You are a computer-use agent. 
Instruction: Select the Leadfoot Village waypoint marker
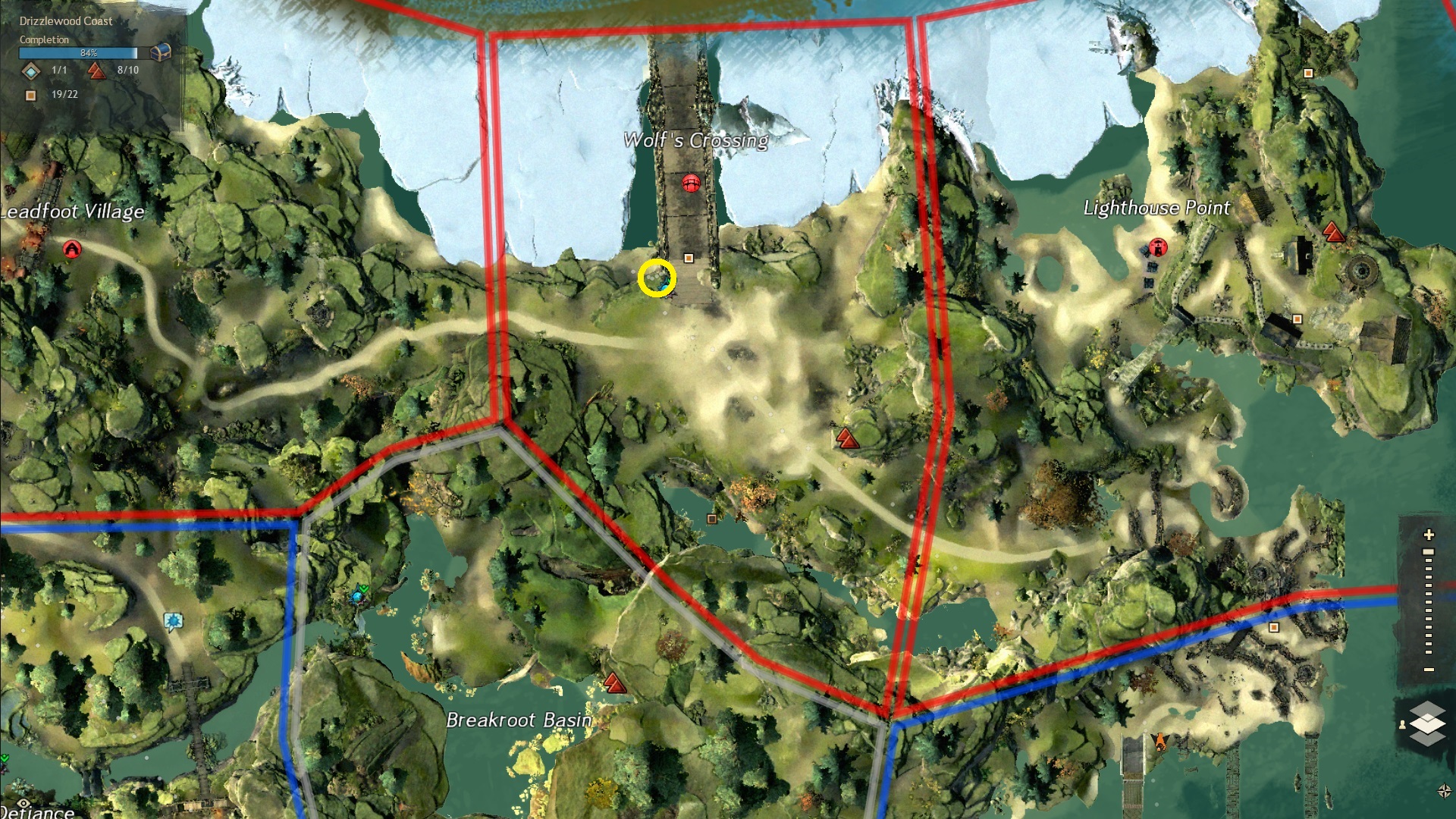click(x=72, y=249)
